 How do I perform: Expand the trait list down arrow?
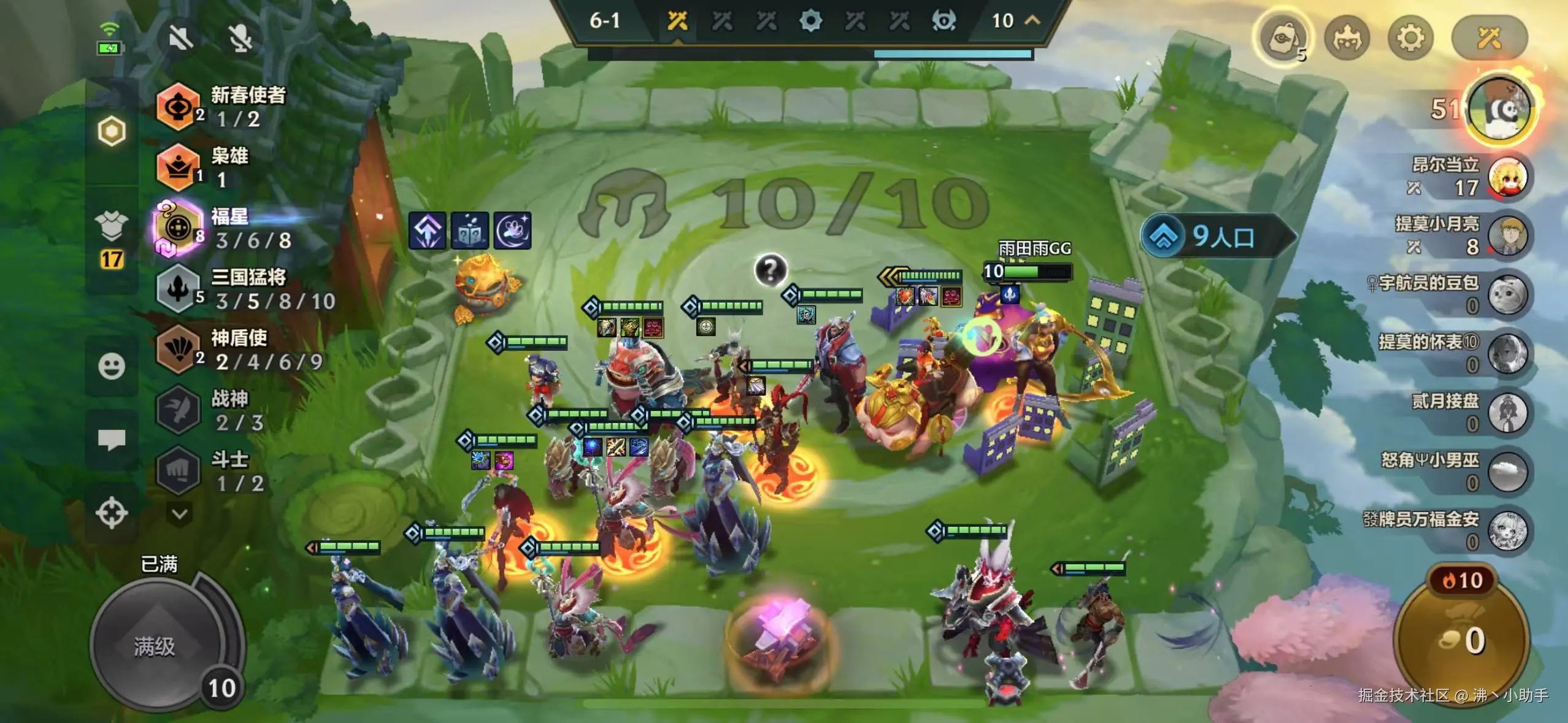[x=180, y=513]
